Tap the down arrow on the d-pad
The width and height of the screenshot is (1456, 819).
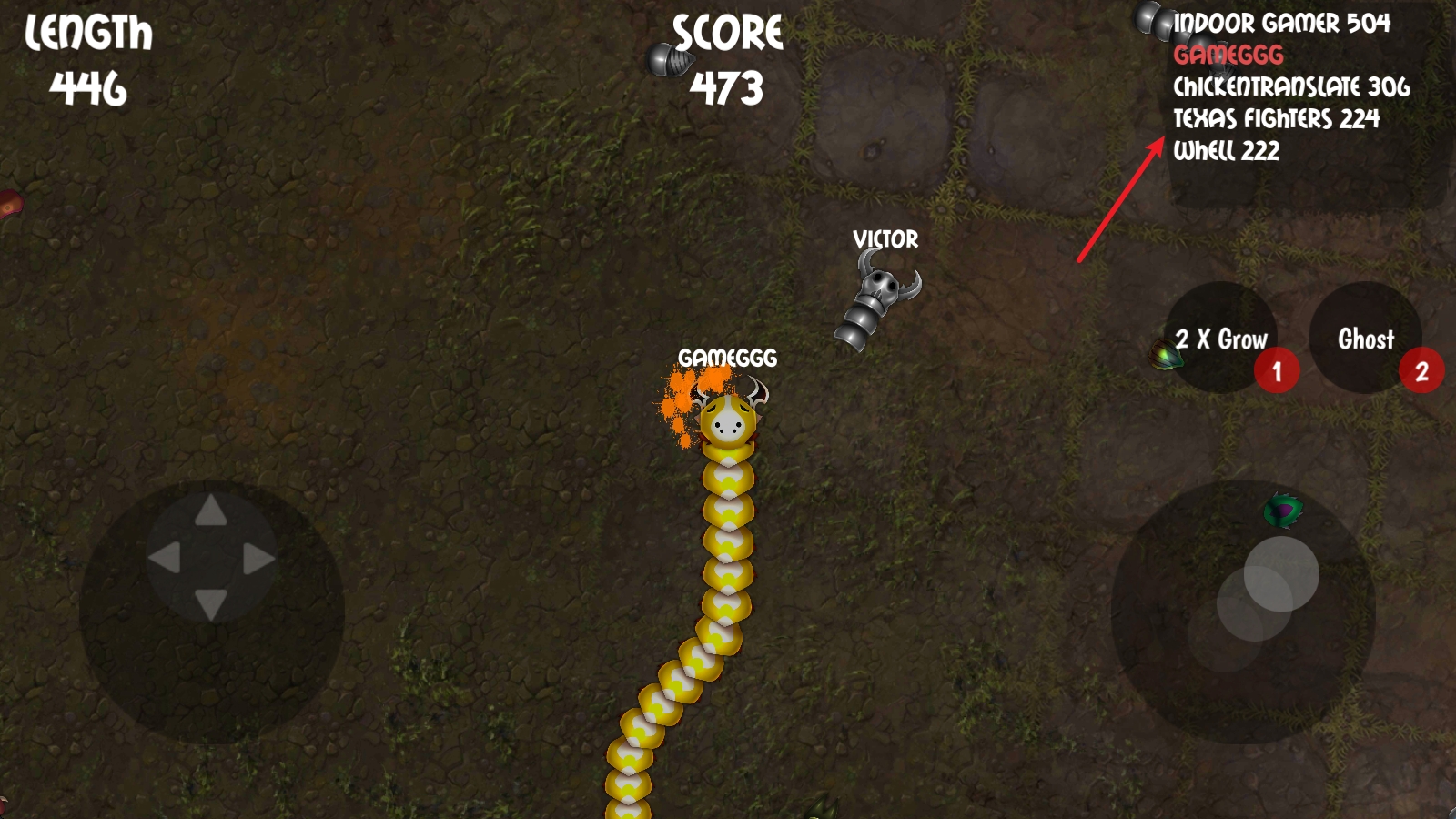pyautogui.click(x=211, y=604)
